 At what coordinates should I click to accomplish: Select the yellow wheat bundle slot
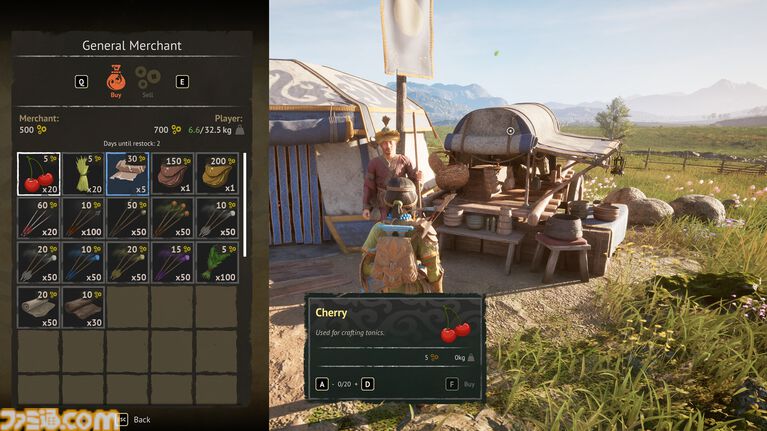83,174
